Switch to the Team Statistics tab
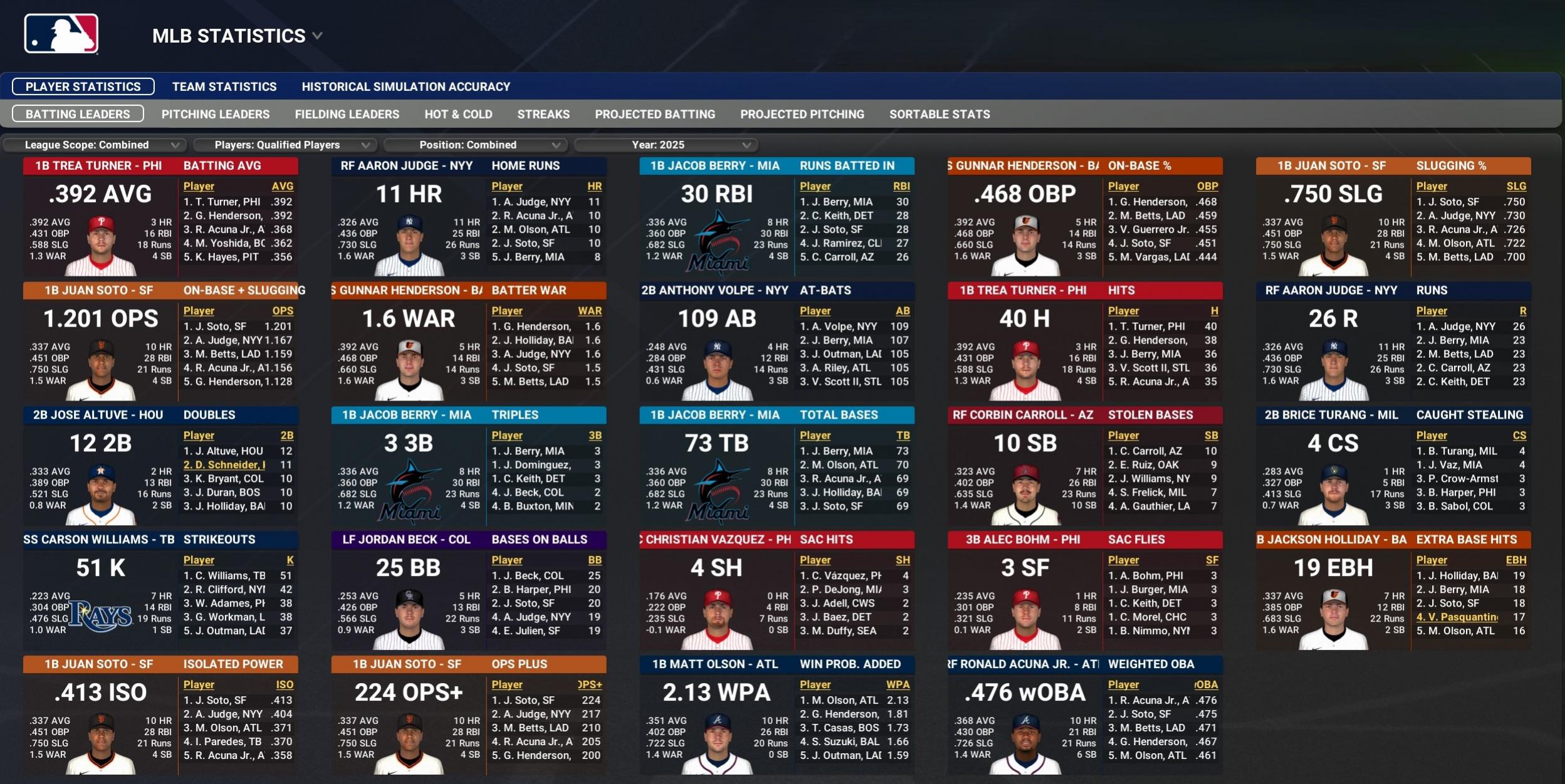The width and height of the screenshot is (1565, 784). pos(226,86)
